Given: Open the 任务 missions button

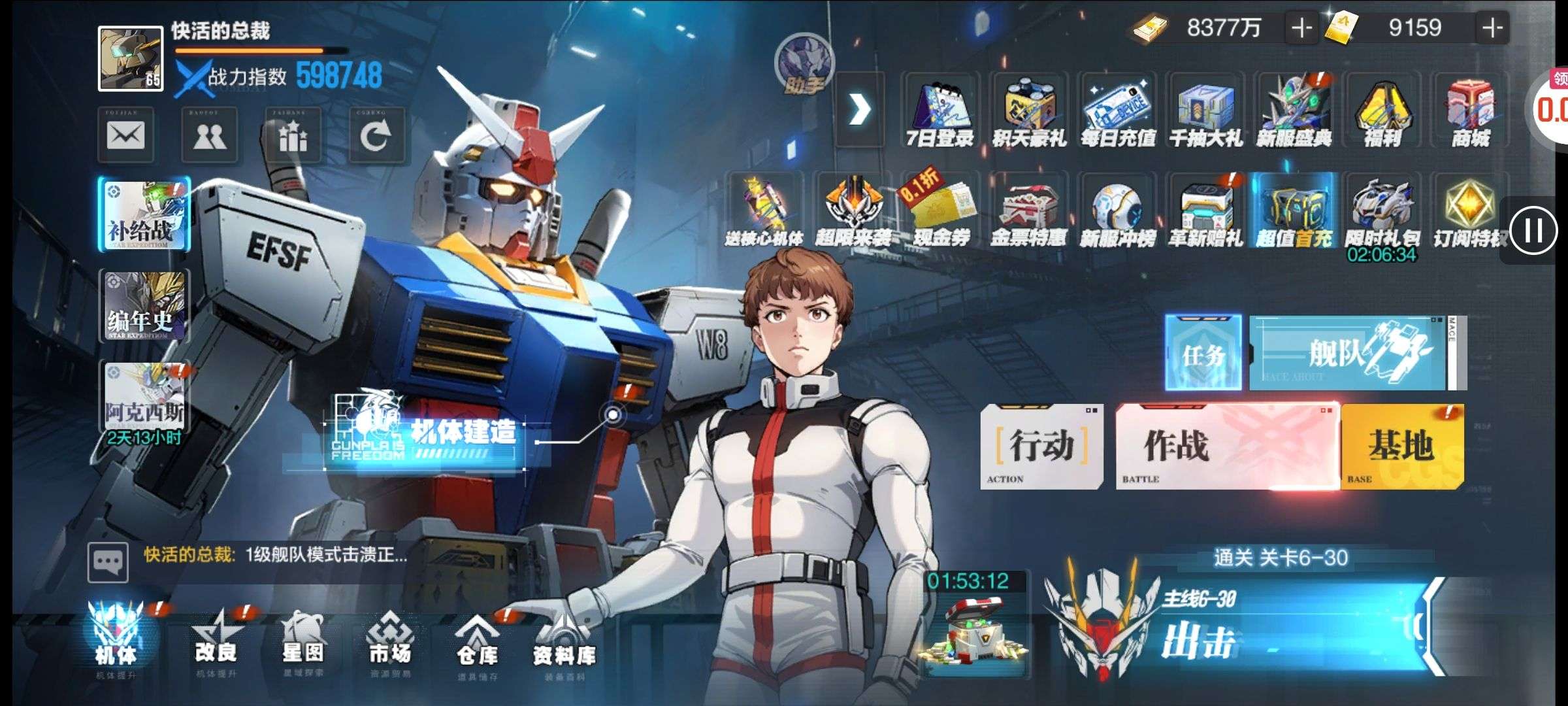Looking at the screenshot, I should (x=1203, y=353).
